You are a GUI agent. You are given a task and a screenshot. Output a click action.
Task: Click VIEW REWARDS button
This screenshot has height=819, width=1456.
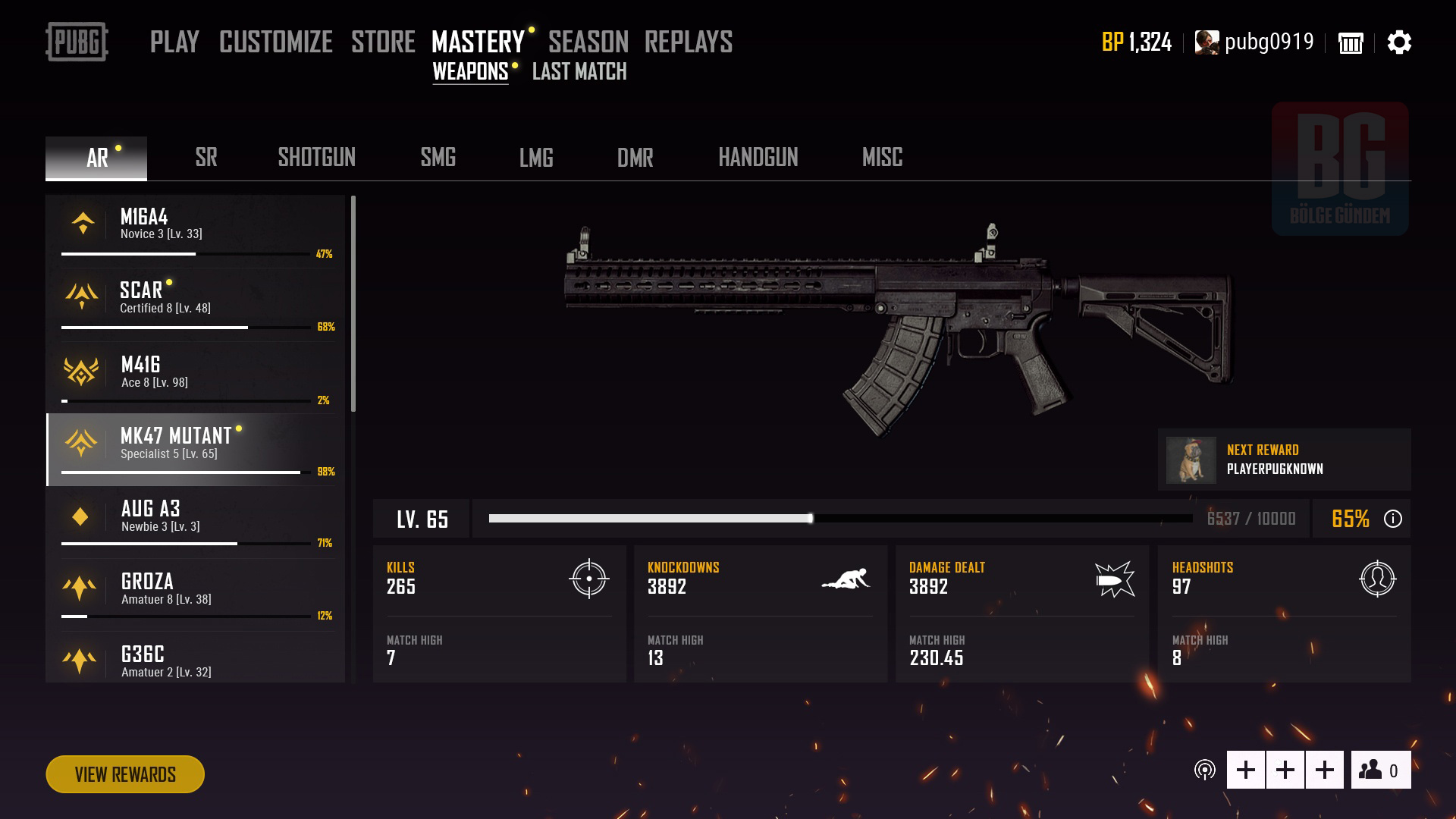point(124,774)
